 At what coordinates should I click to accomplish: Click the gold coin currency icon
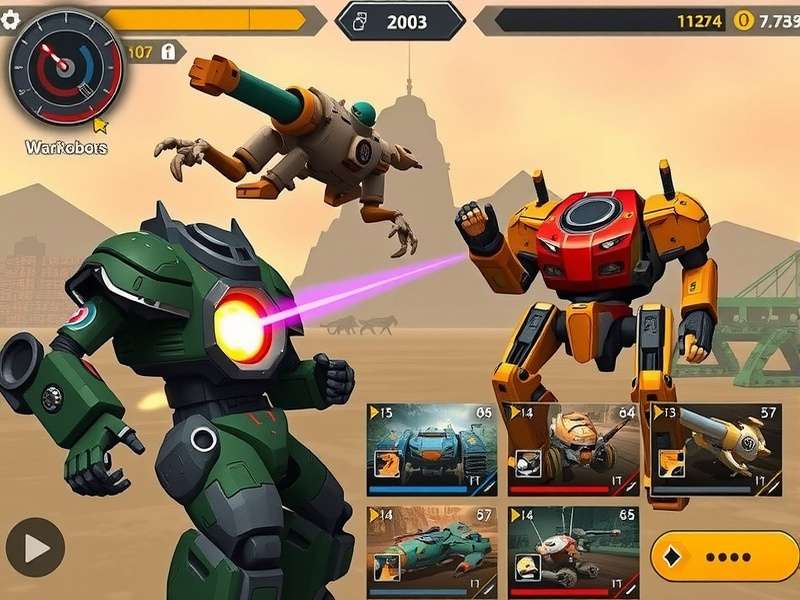pos(742,20)
